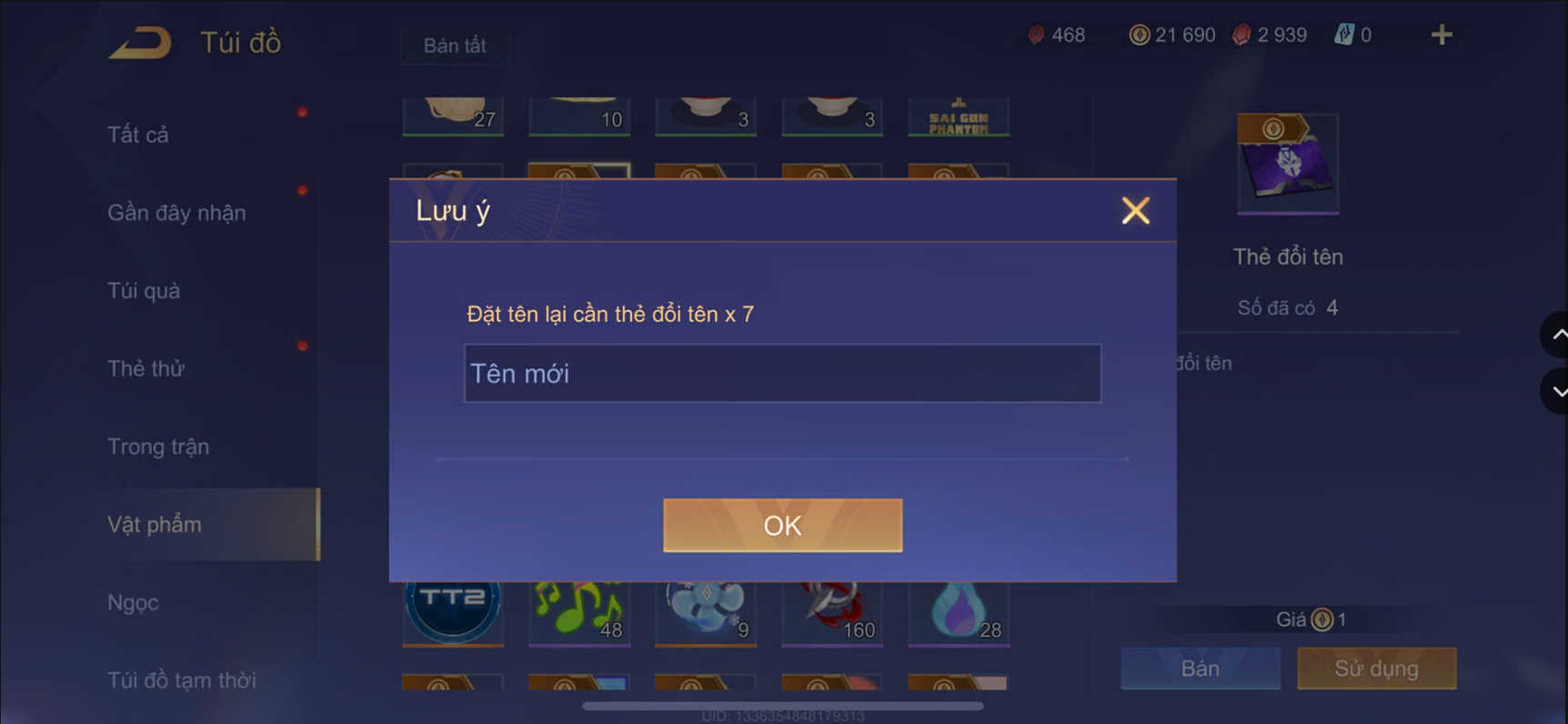The height and width of the screenshot is (724, 1568).
Task: Click the blue essence currency icon showing 0
Action: [1344, 35]
